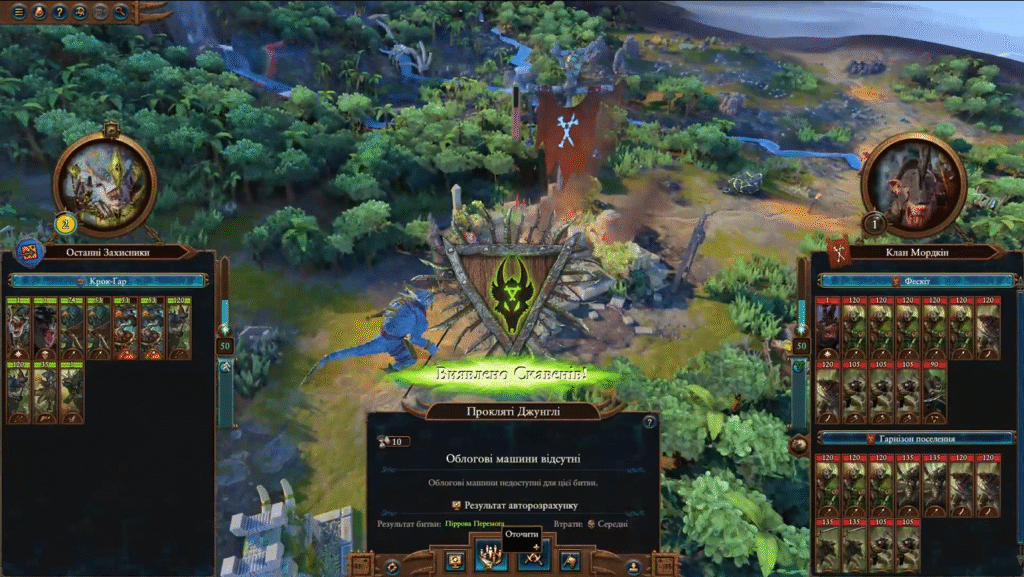Select the first unit card in Фескіт's army
This screenshot has height=577, width=1024.
[x=829, y=328]
